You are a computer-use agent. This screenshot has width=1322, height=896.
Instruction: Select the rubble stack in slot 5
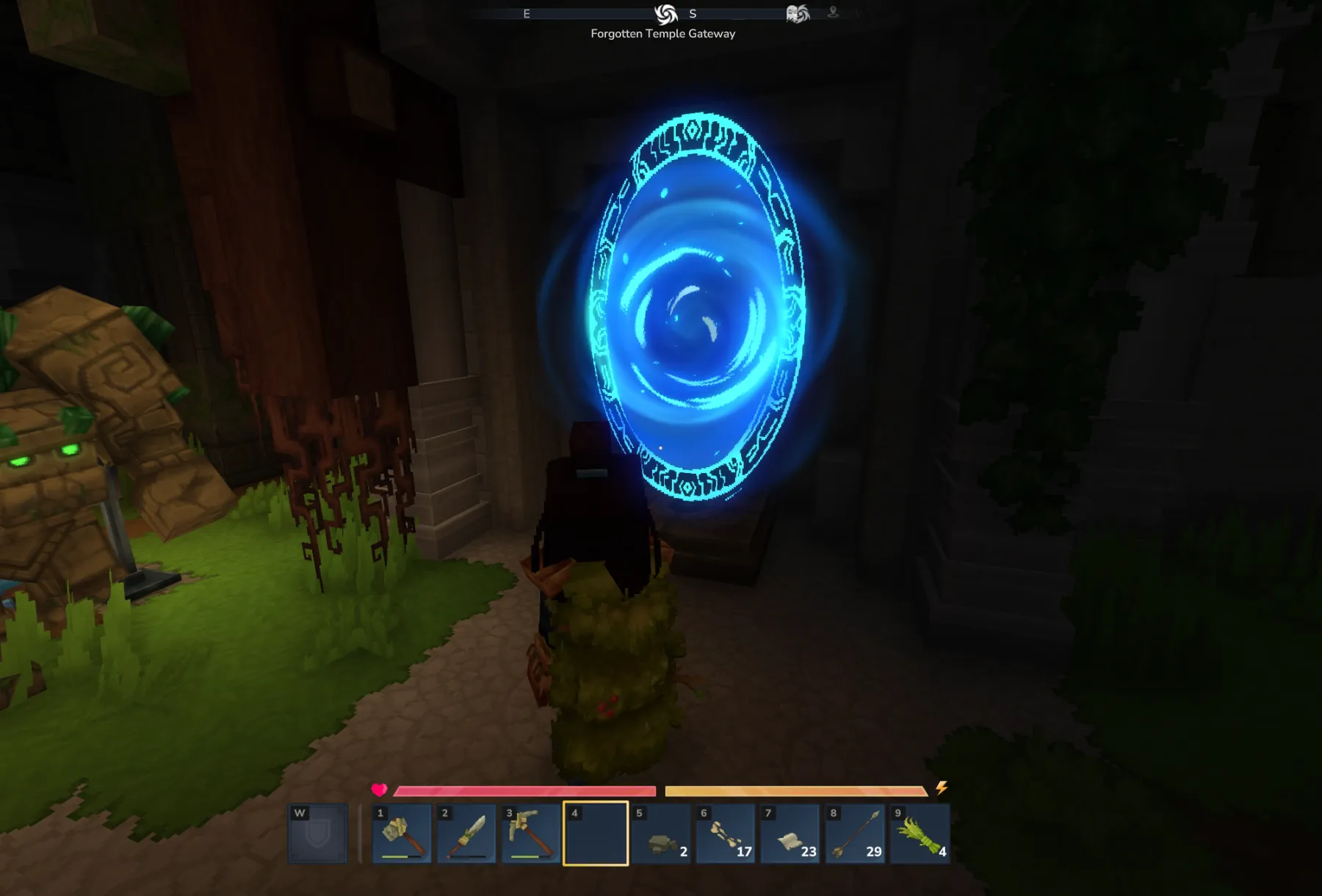point(660,834)
